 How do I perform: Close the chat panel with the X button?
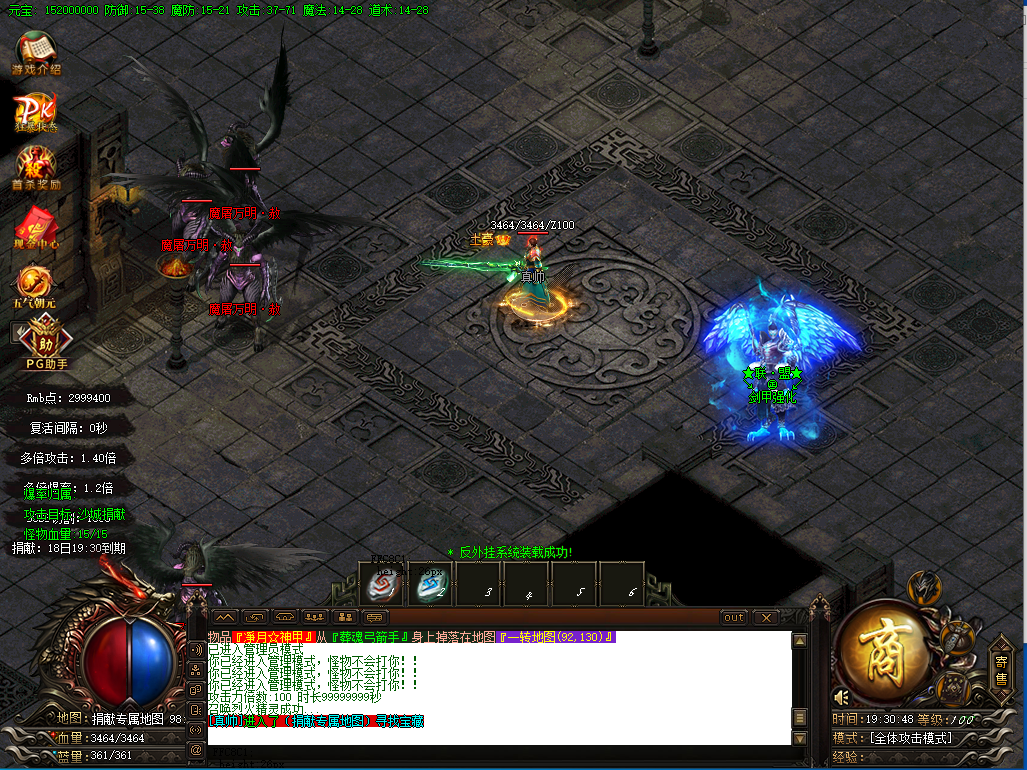coord(765,618)
